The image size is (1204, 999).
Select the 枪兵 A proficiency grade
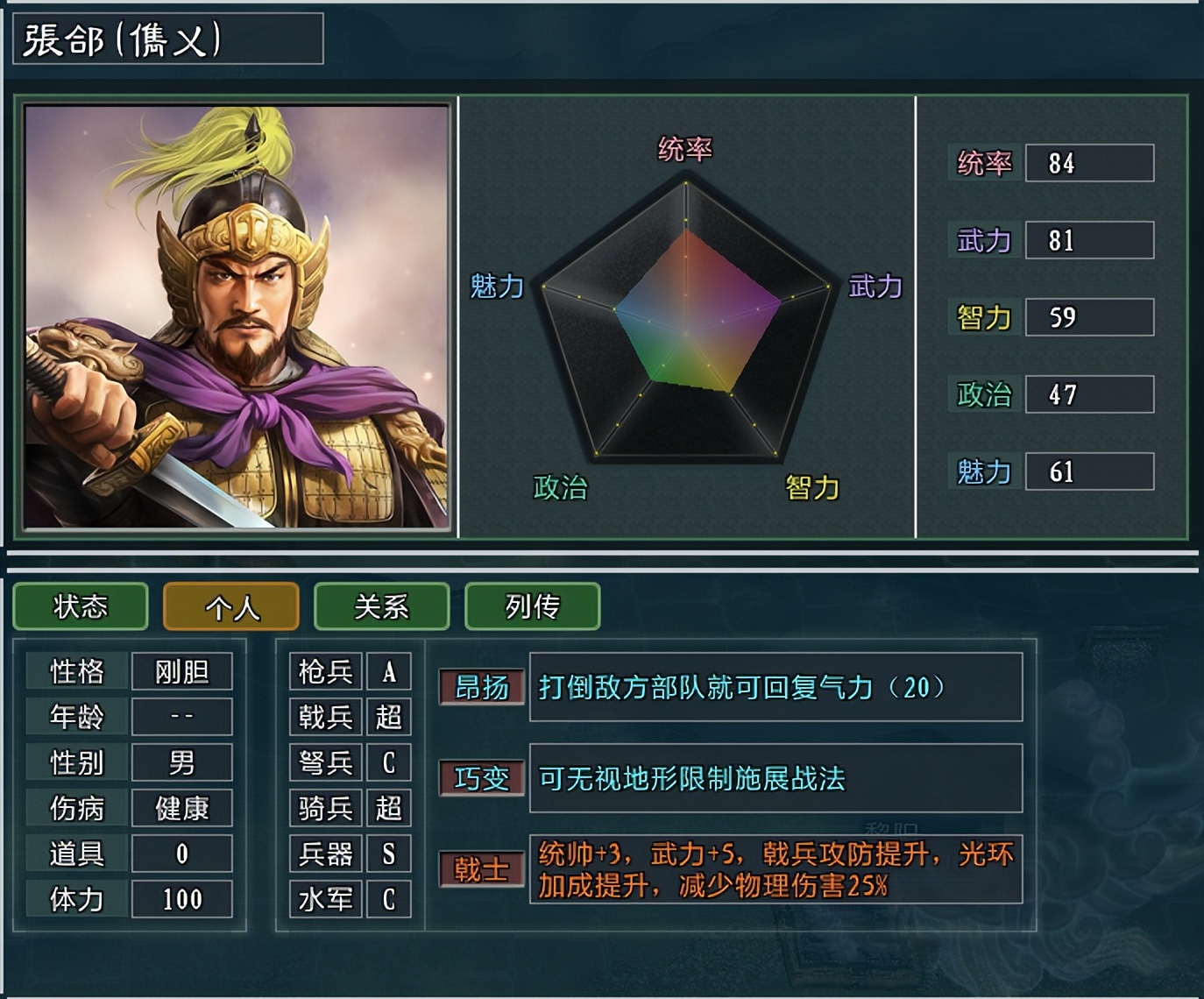click(390, 671)
